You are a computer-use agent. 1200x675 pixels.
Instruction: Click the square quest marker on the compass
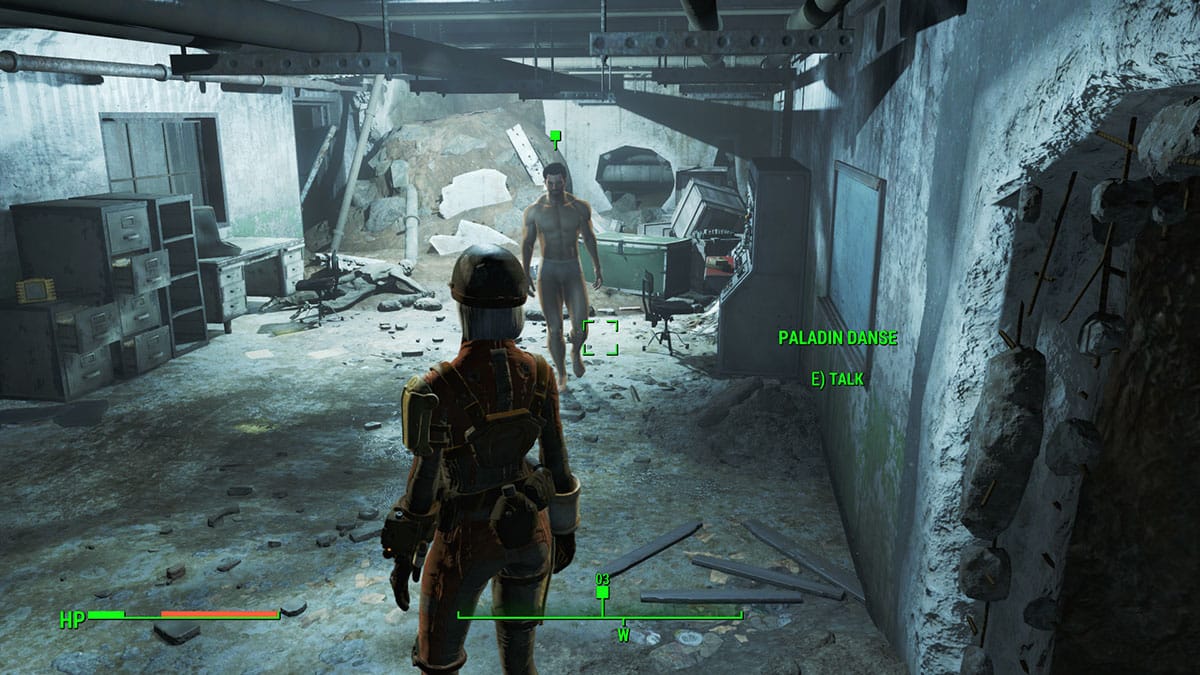click(x=602, y=592)
